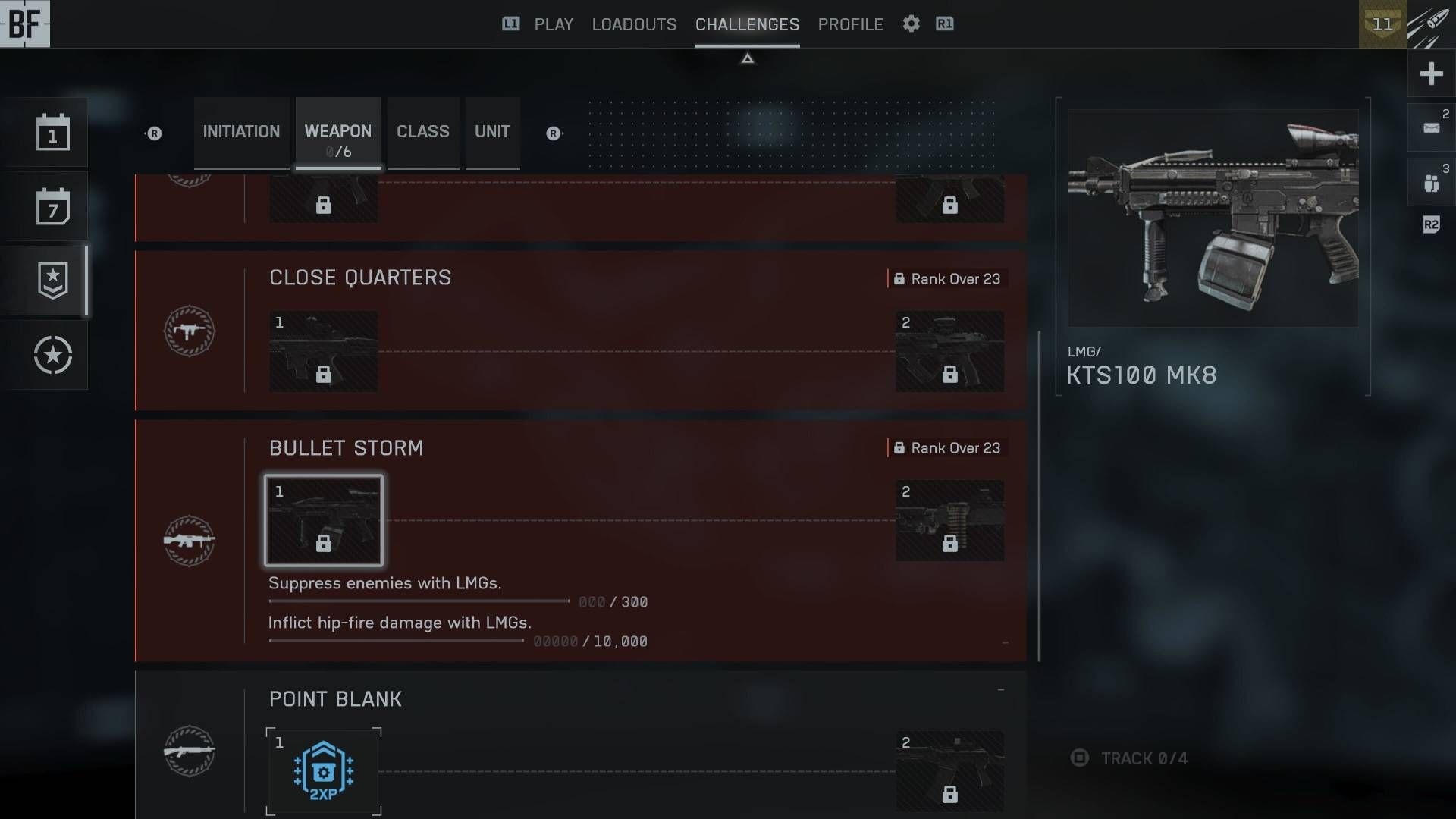Switch to the INITIATION tab
Screen dimensions: 1456x819
pyautogui.click(x=241, y=132)
